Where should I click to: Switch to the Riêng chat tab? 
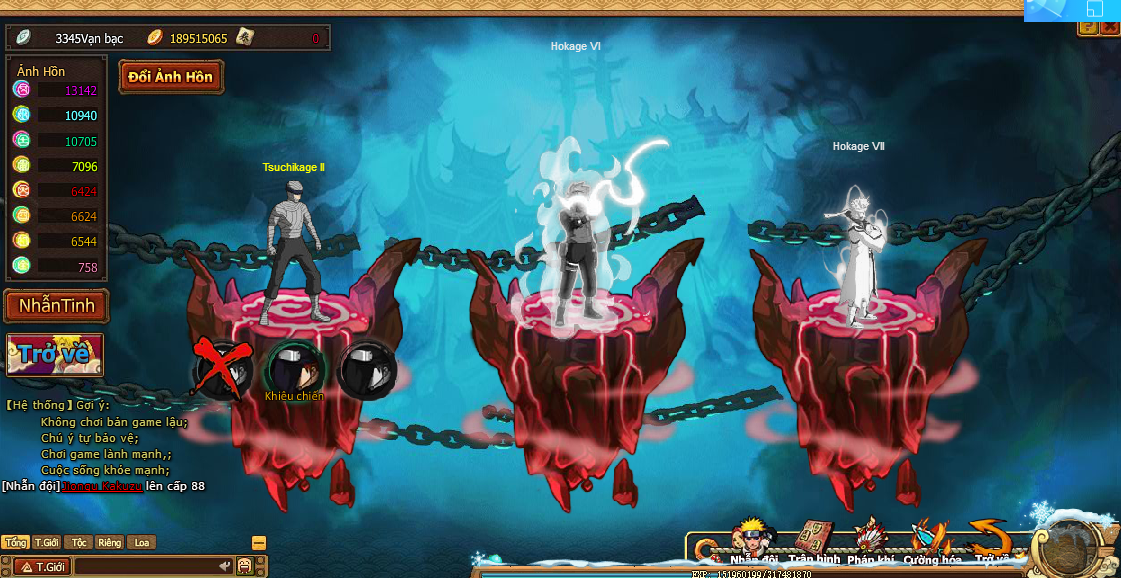(110, 542)
